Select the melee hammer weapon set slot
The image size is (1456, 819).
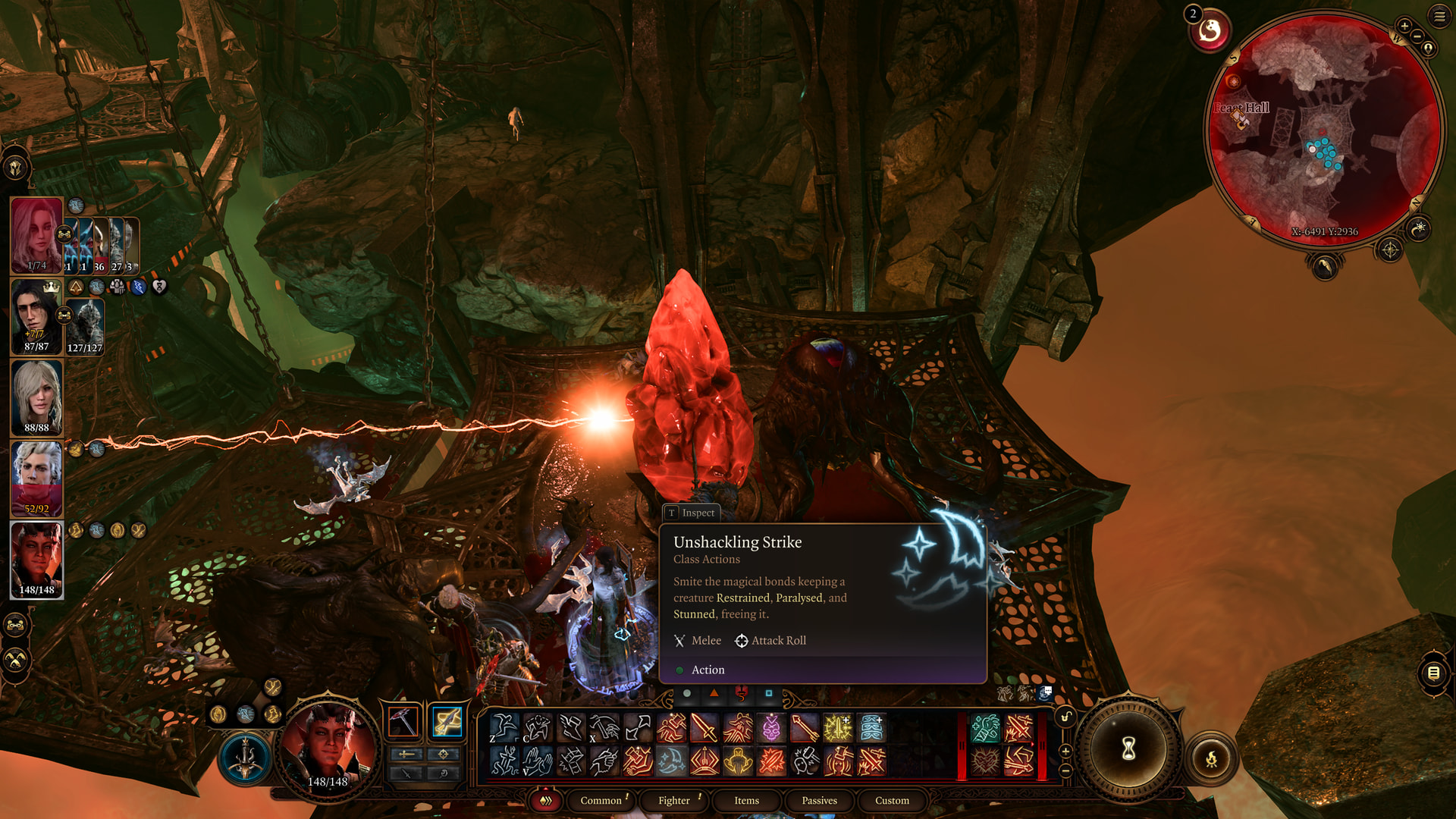(403, 721)
